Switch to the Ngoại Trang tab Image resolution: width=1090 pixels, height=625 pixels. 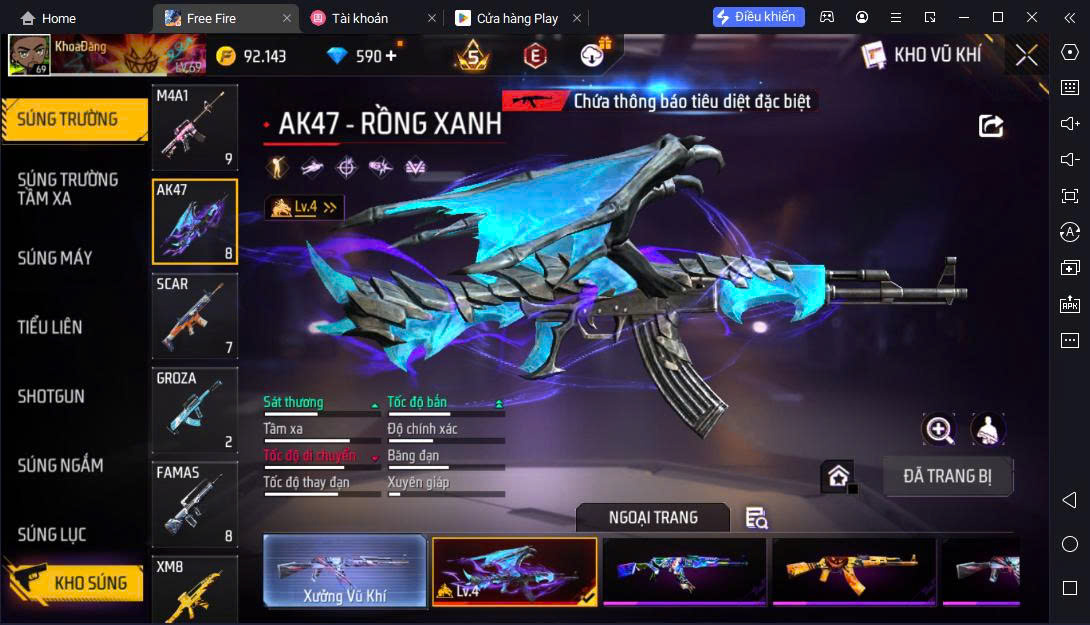653,517
